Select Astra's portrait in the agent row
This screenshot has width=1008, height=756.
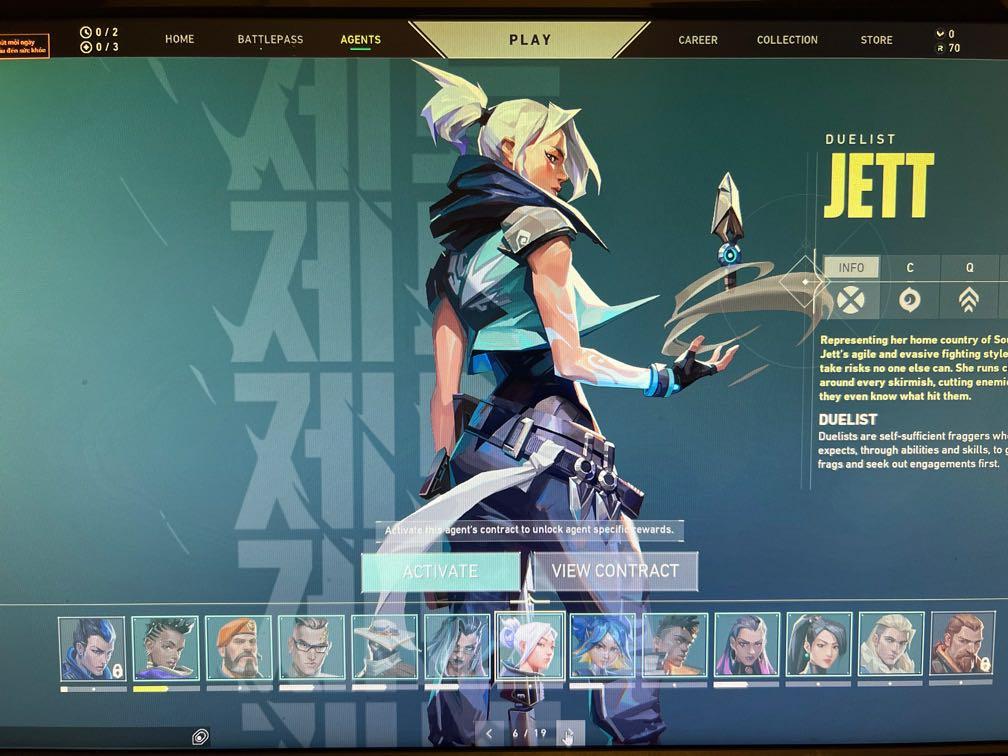coord(165,647)
